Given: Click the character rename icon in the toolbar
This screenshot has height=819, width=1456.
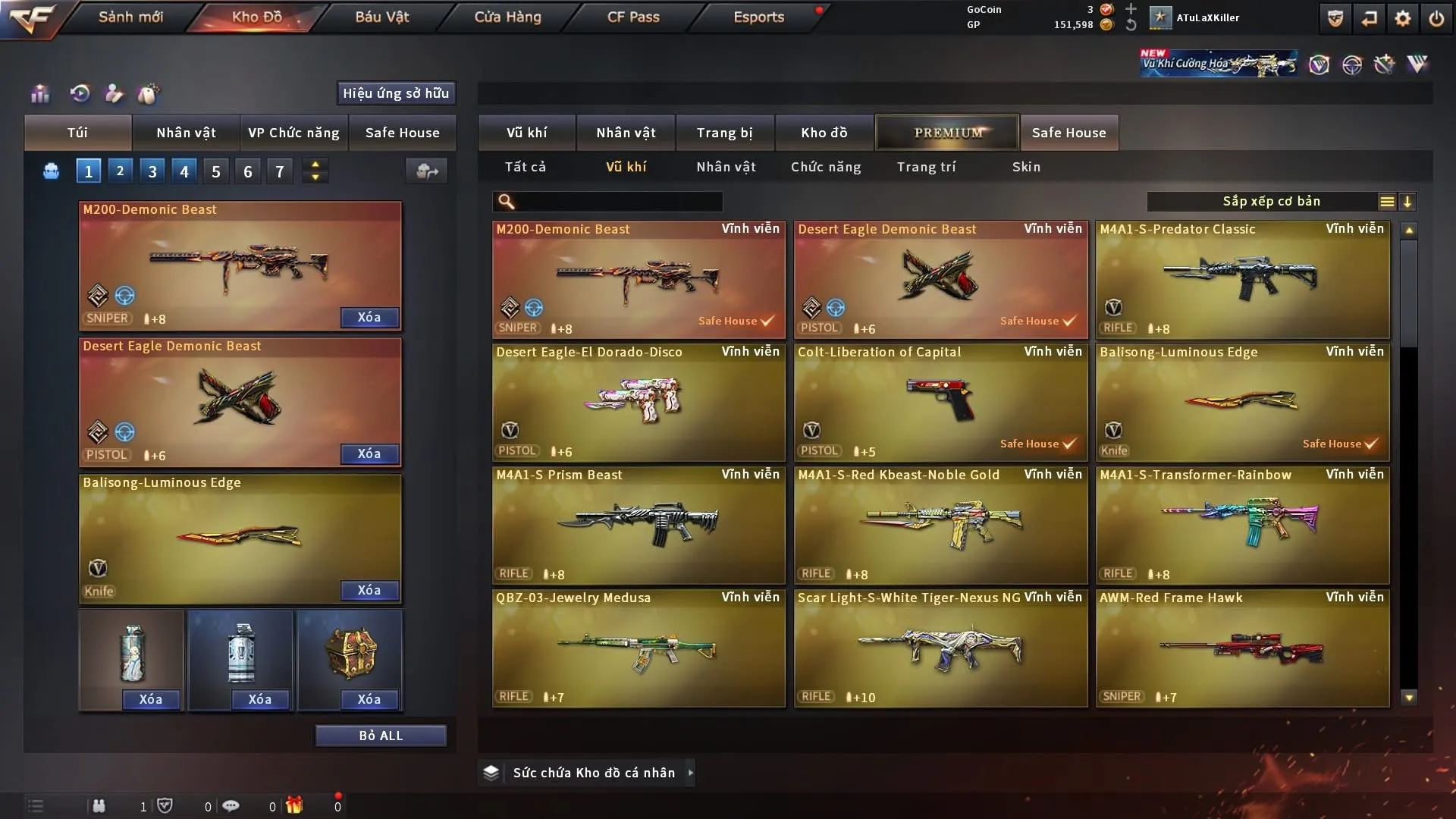Looking at the screenshot, I should [114, 93].
